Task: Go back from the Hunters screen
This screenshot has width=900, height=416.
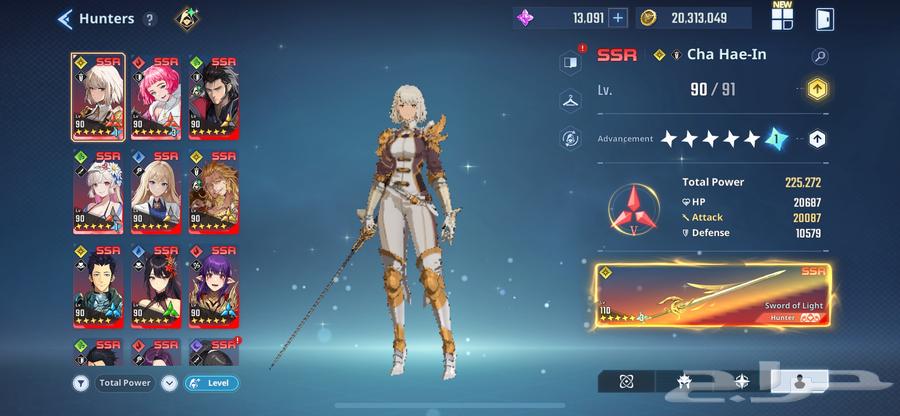Action: tap(66, 18)
